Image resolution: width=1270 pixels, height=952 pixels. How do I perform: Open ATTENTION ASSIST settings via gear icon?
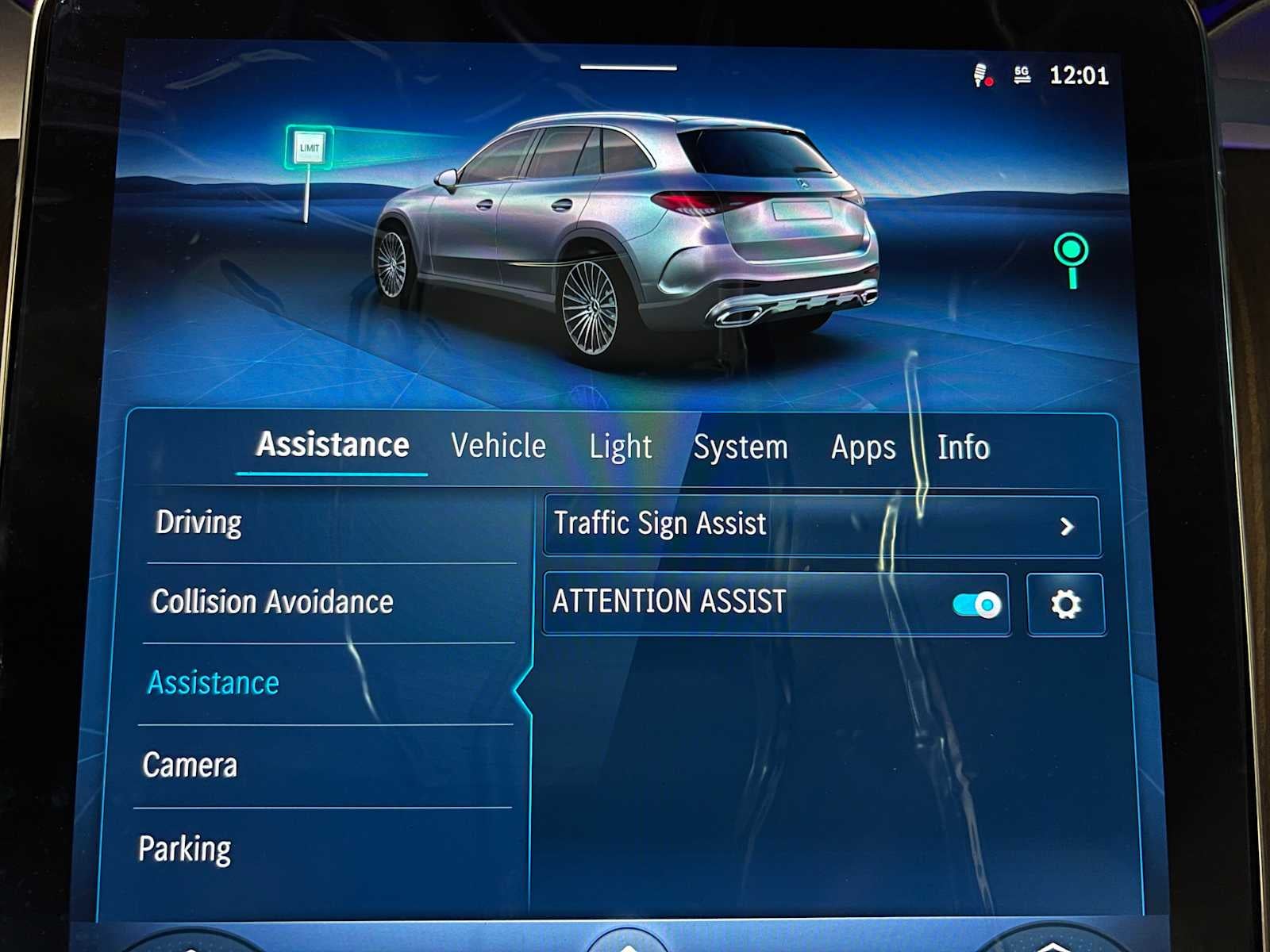[1066, 602]
